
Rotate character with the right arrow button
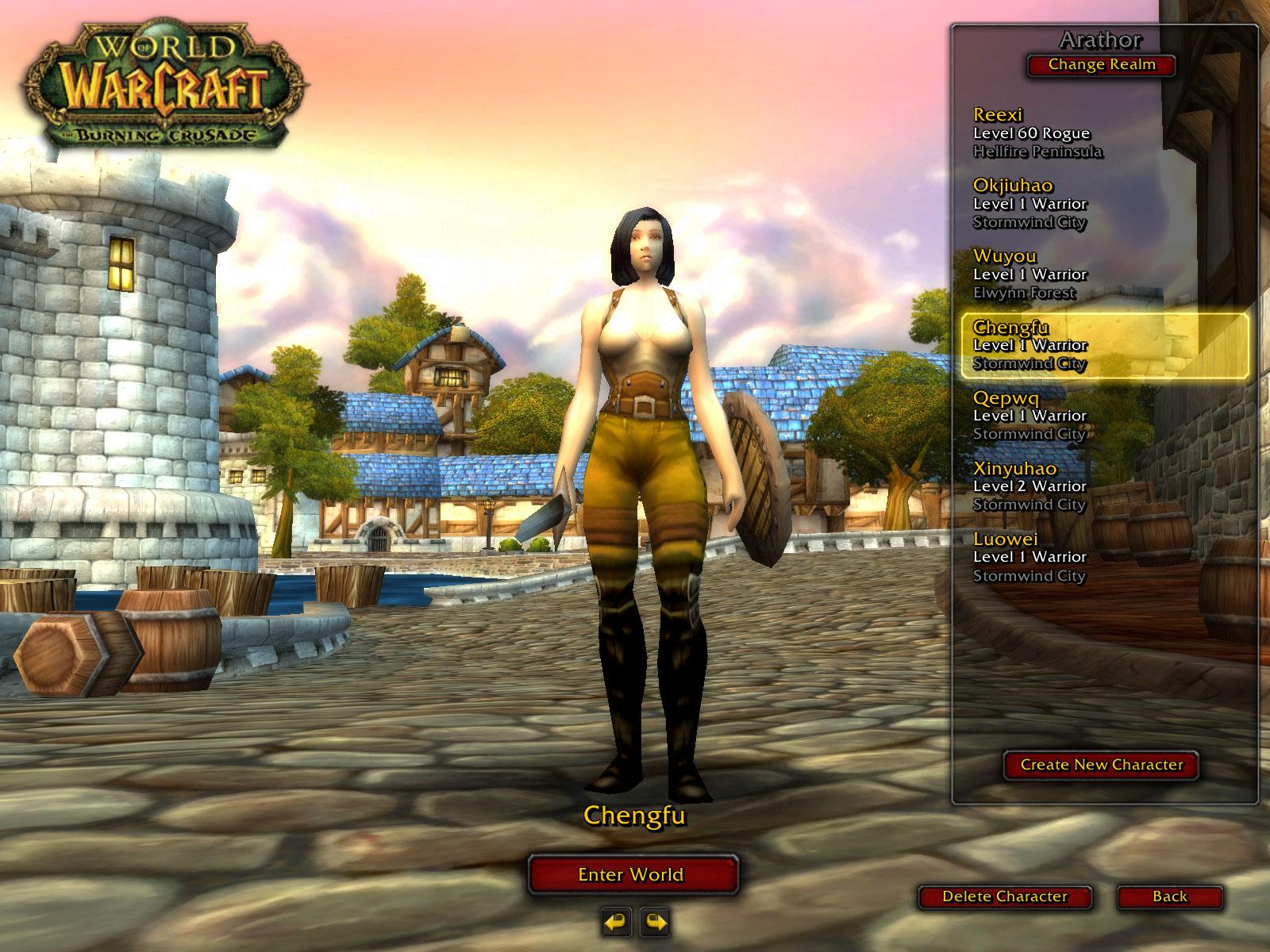pyautogui.click(x=655, y=922)
